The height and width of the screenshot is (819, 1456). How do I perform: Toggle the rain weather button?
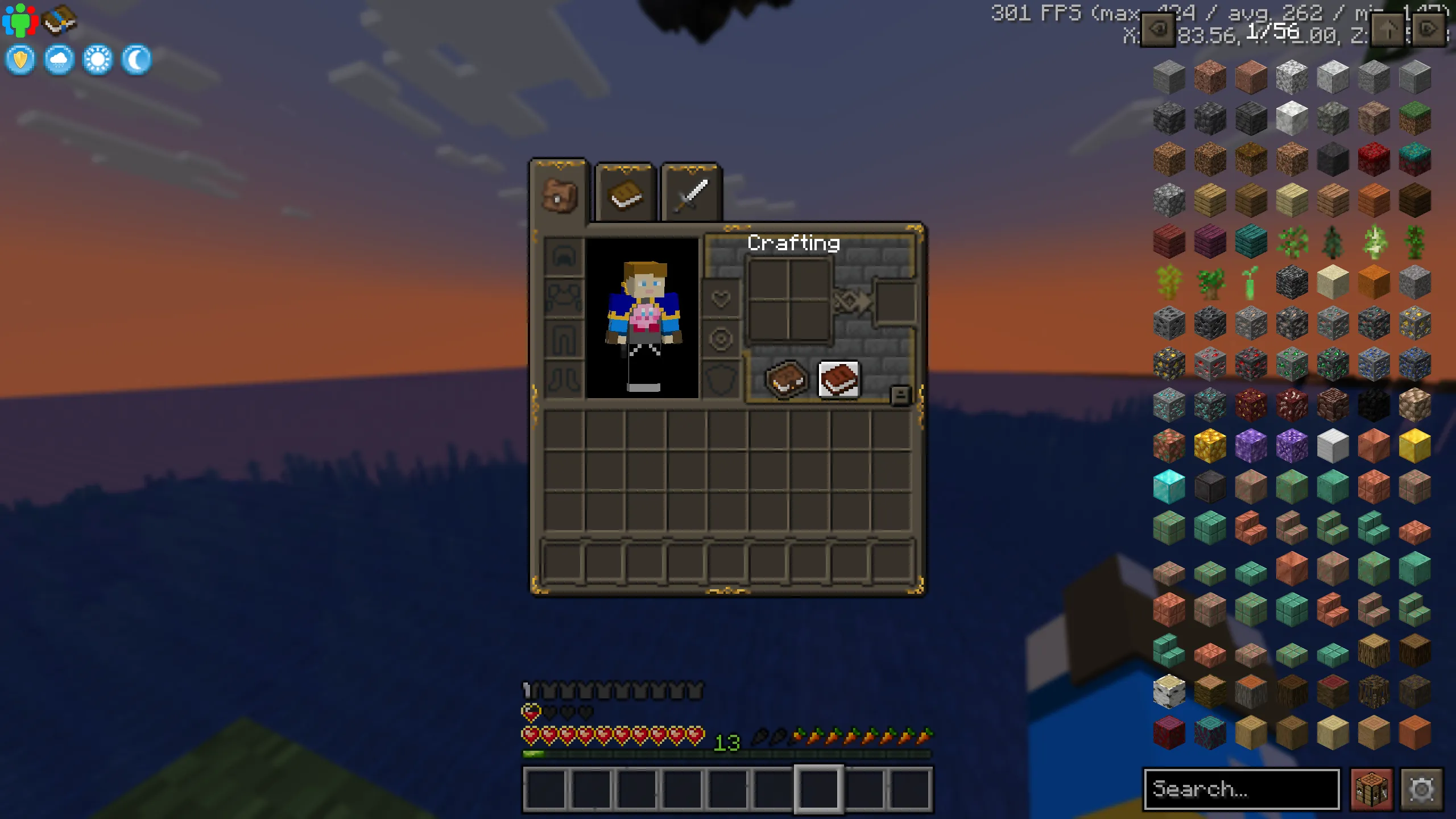click(59, 59)
